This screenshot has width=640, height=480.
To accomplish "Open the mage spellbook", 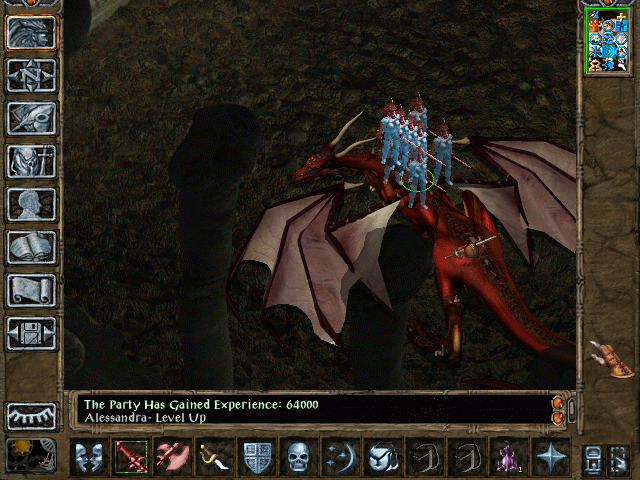I will pos(32,247).
